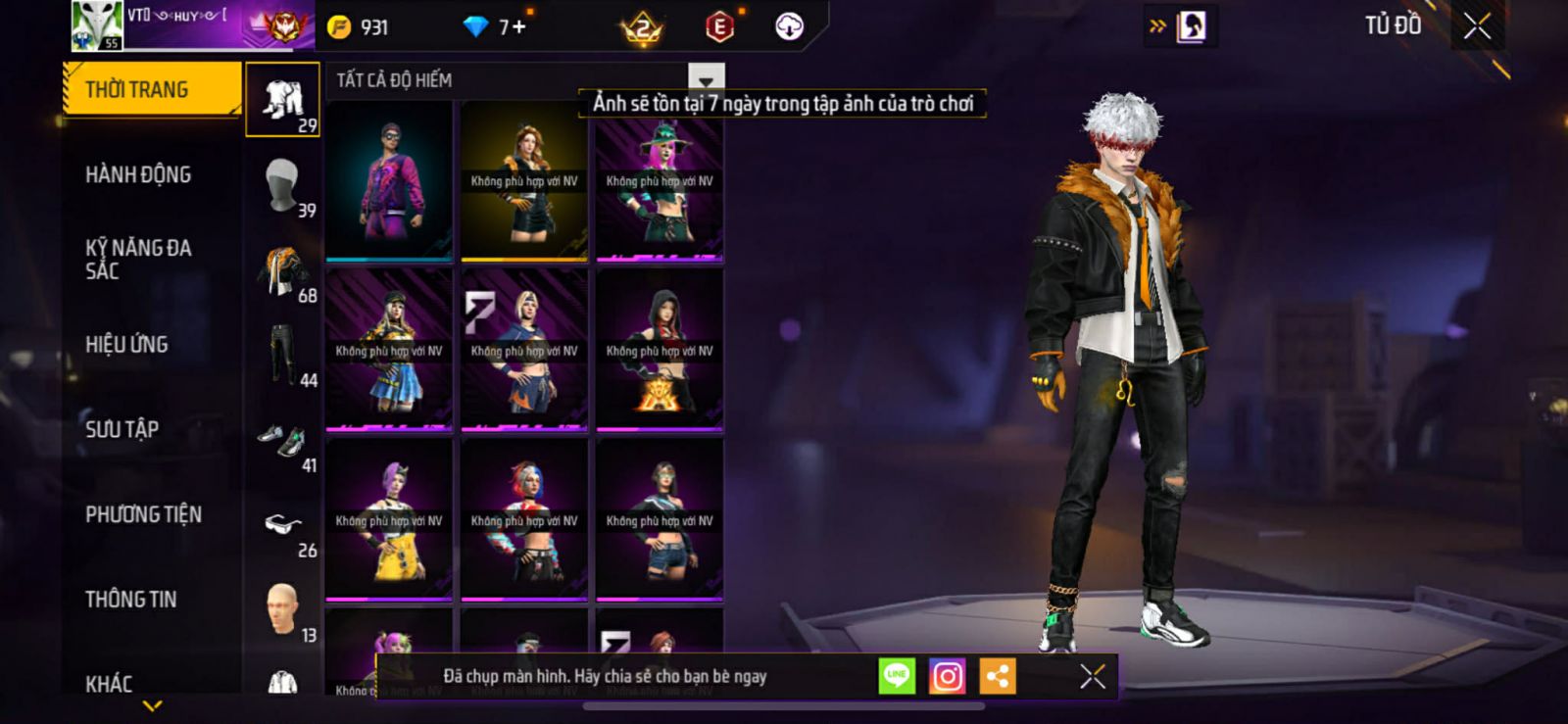Open the Hiệu Ứng tab
This screenshot has height=724, width=1568.
(126, 344)
